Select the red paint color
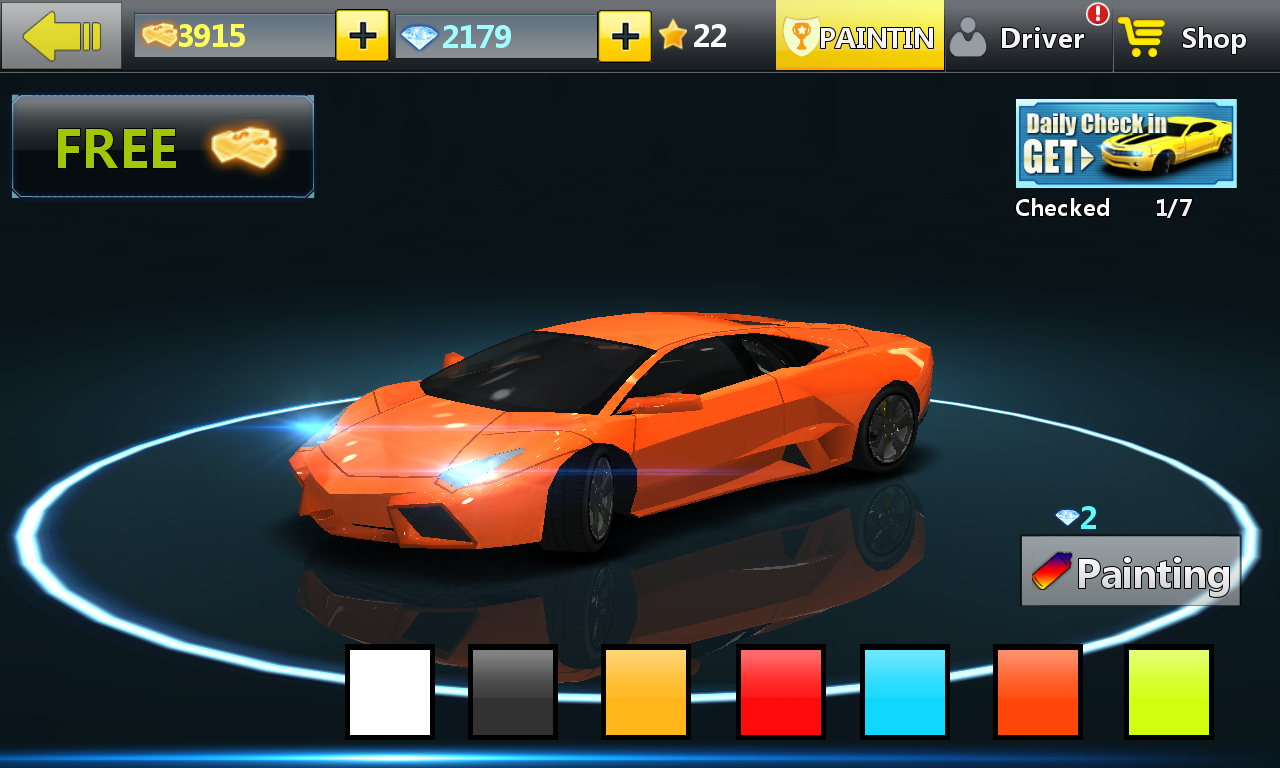The height and width of the screenshot is (768, 1280). point(781,692)
